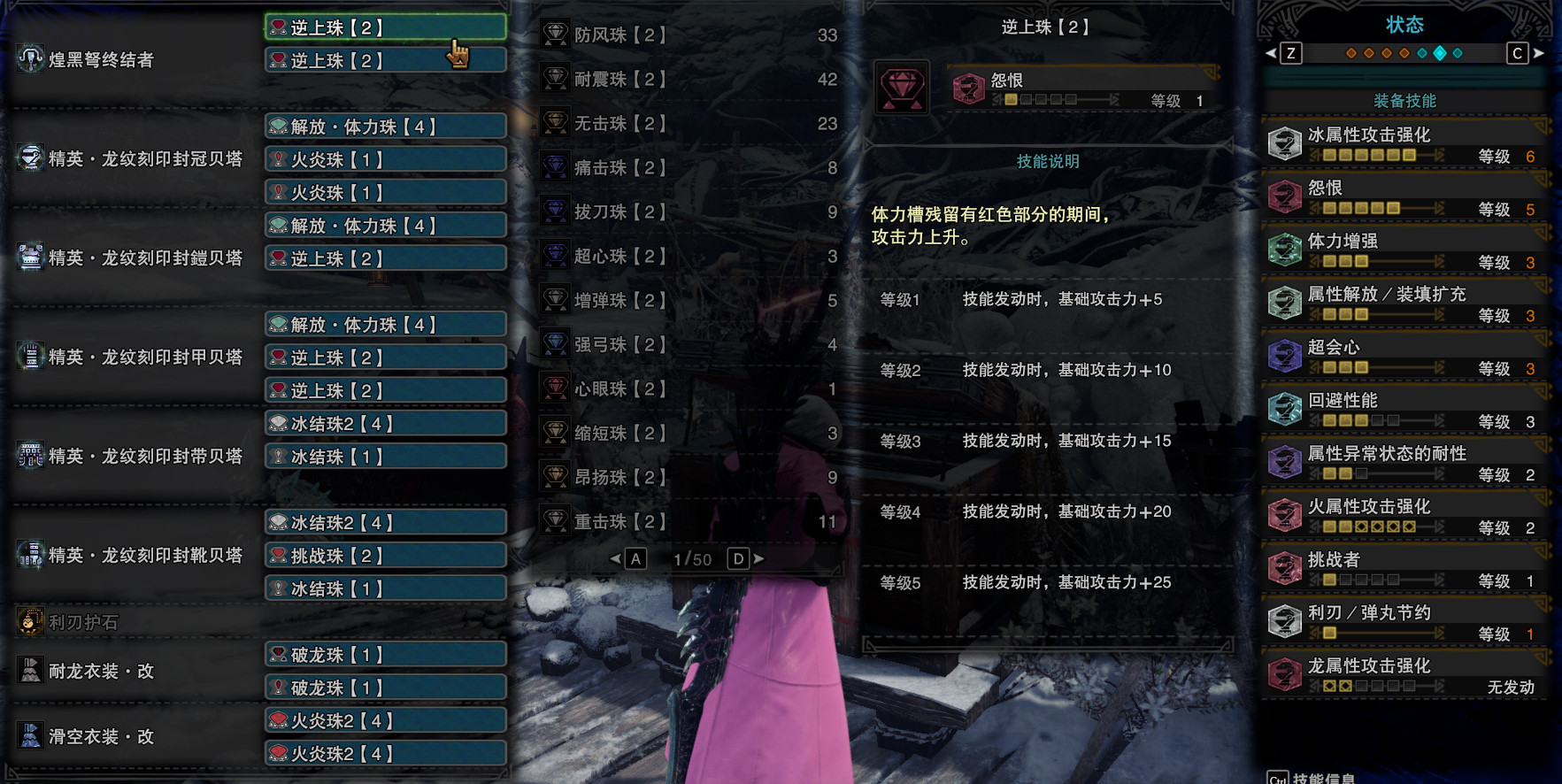
Task: Select the 防风珠【2】 decoration entry
Action: [619, 35]
